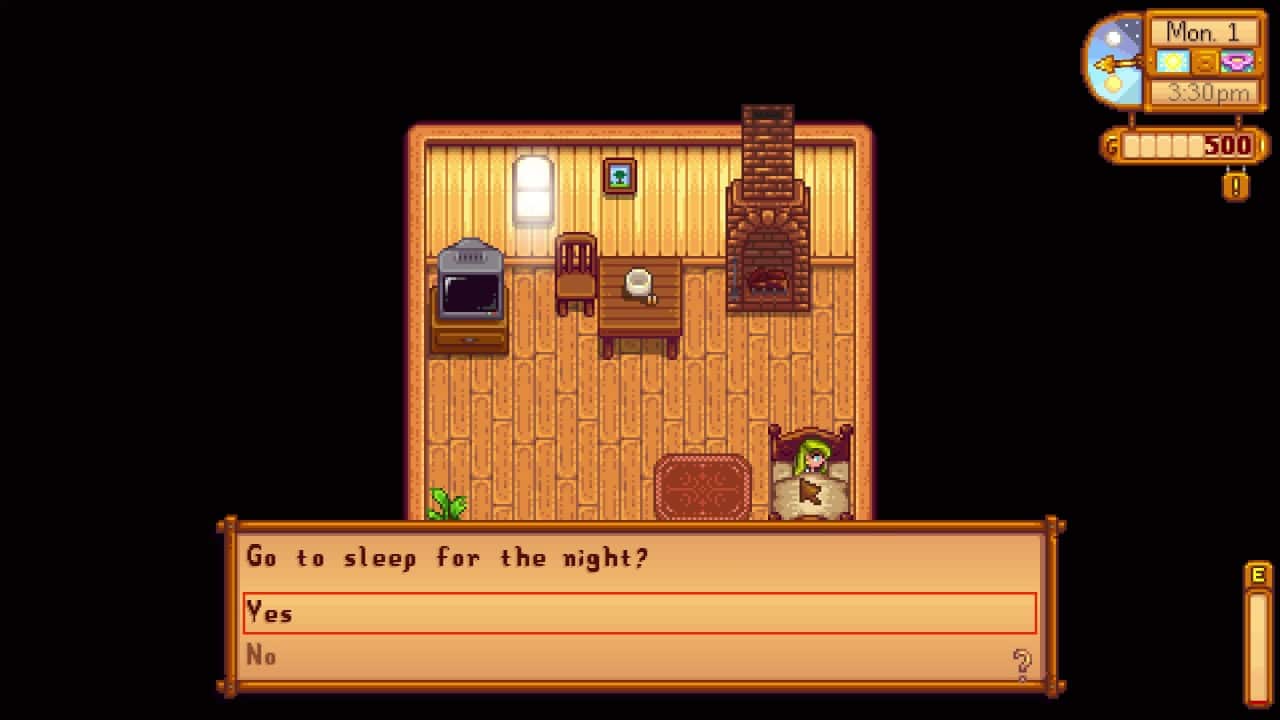Click the festival flower icon beside the weather

point(1237,62)
